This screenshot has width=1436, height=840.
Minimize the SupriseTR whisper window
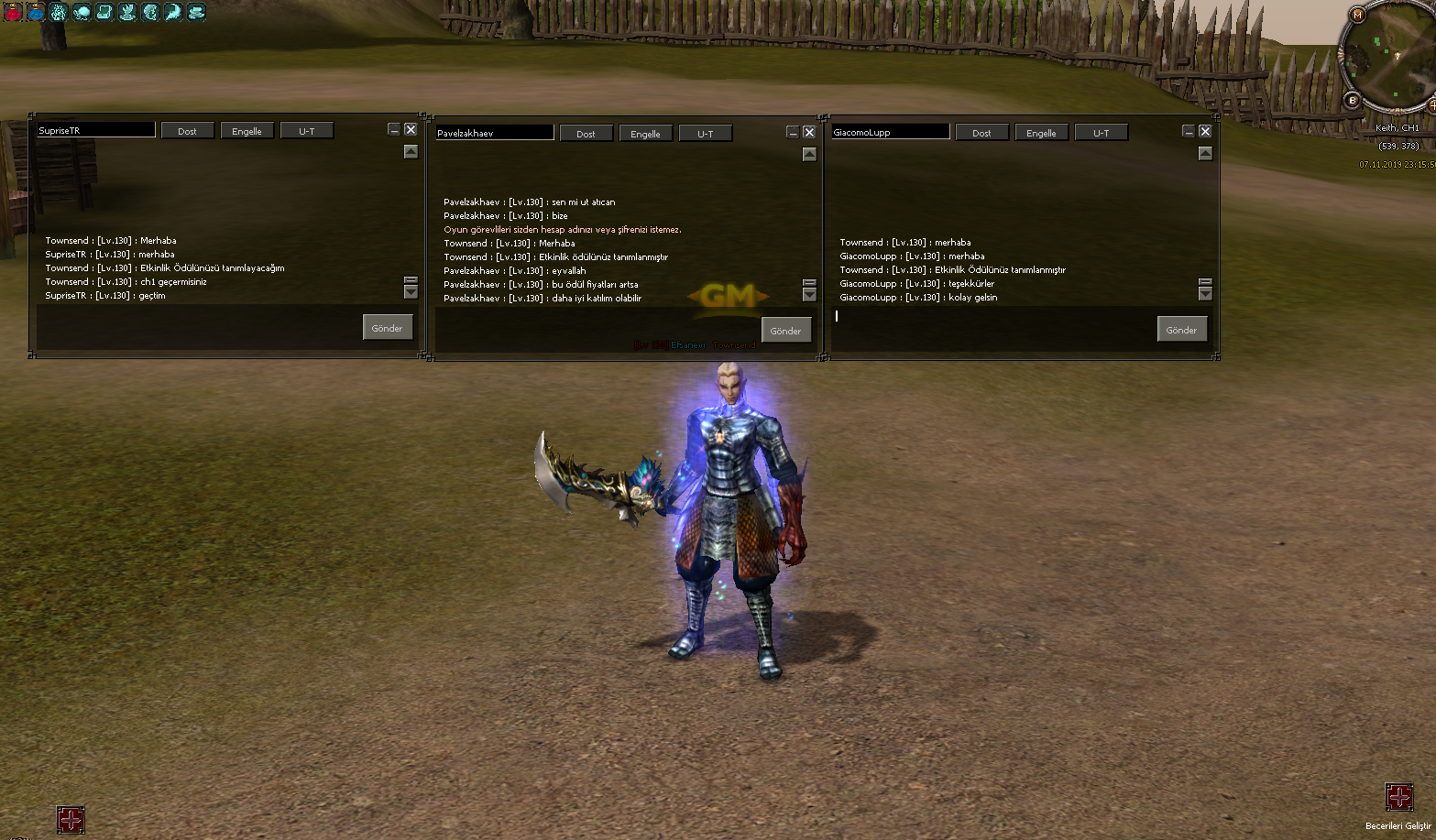click(x=394, y=130)
